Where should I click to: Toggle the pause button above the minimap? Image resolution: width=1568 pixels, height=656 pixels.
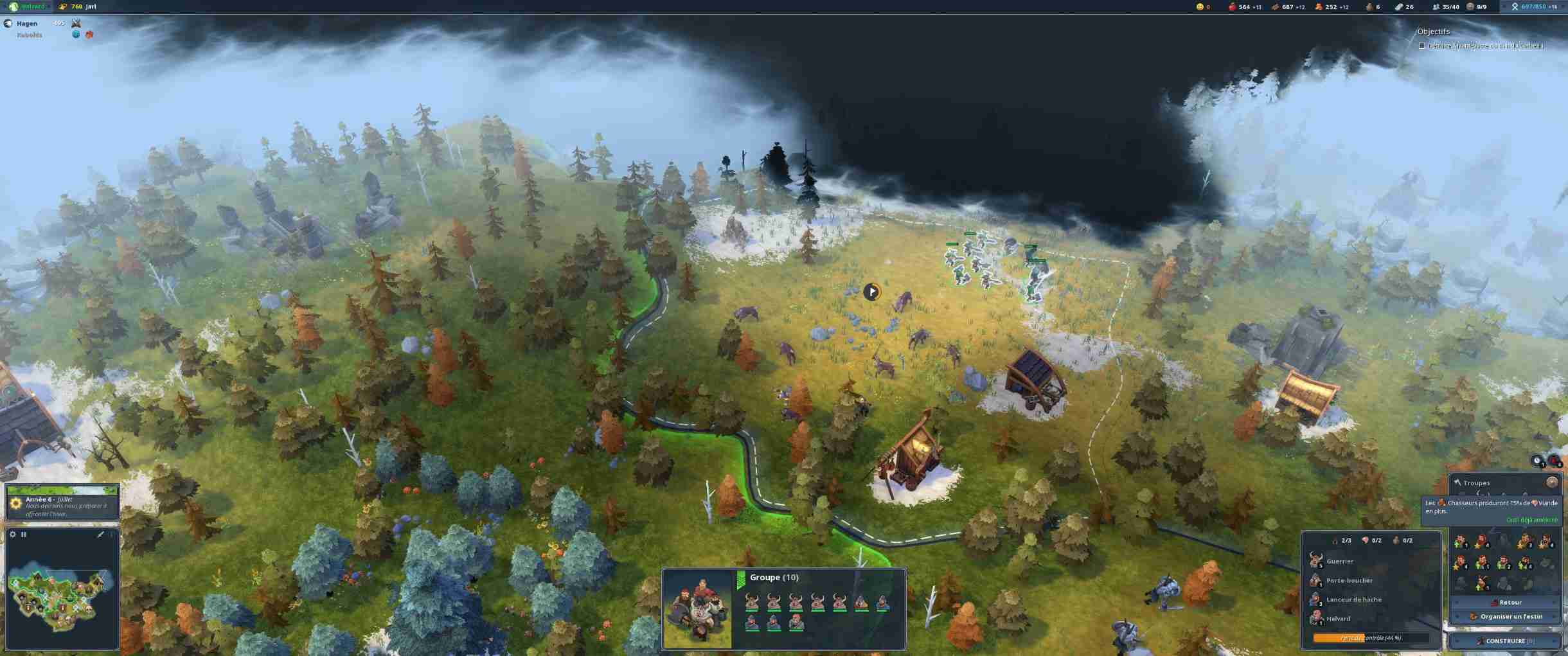tap(24, 535)
